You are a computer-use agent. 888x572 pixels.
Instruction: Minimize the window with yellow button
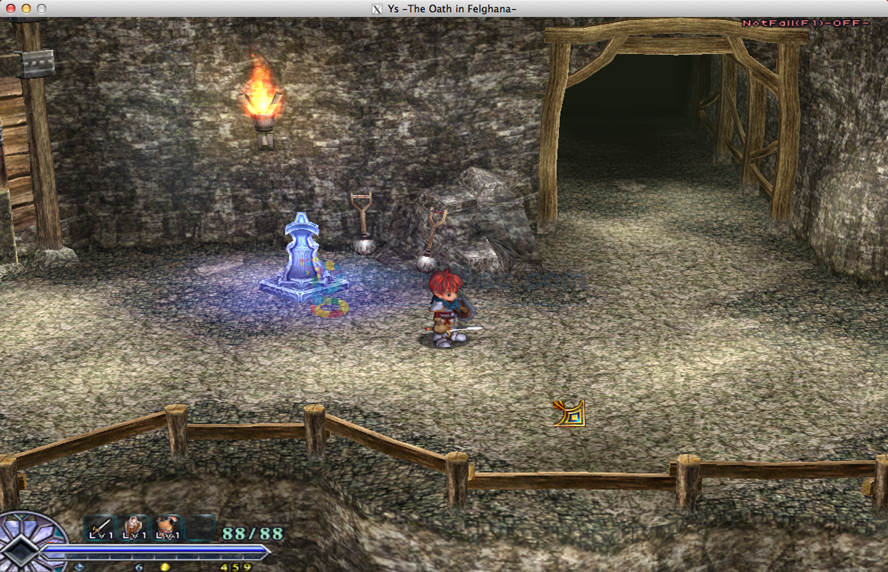tap(26, 9)
